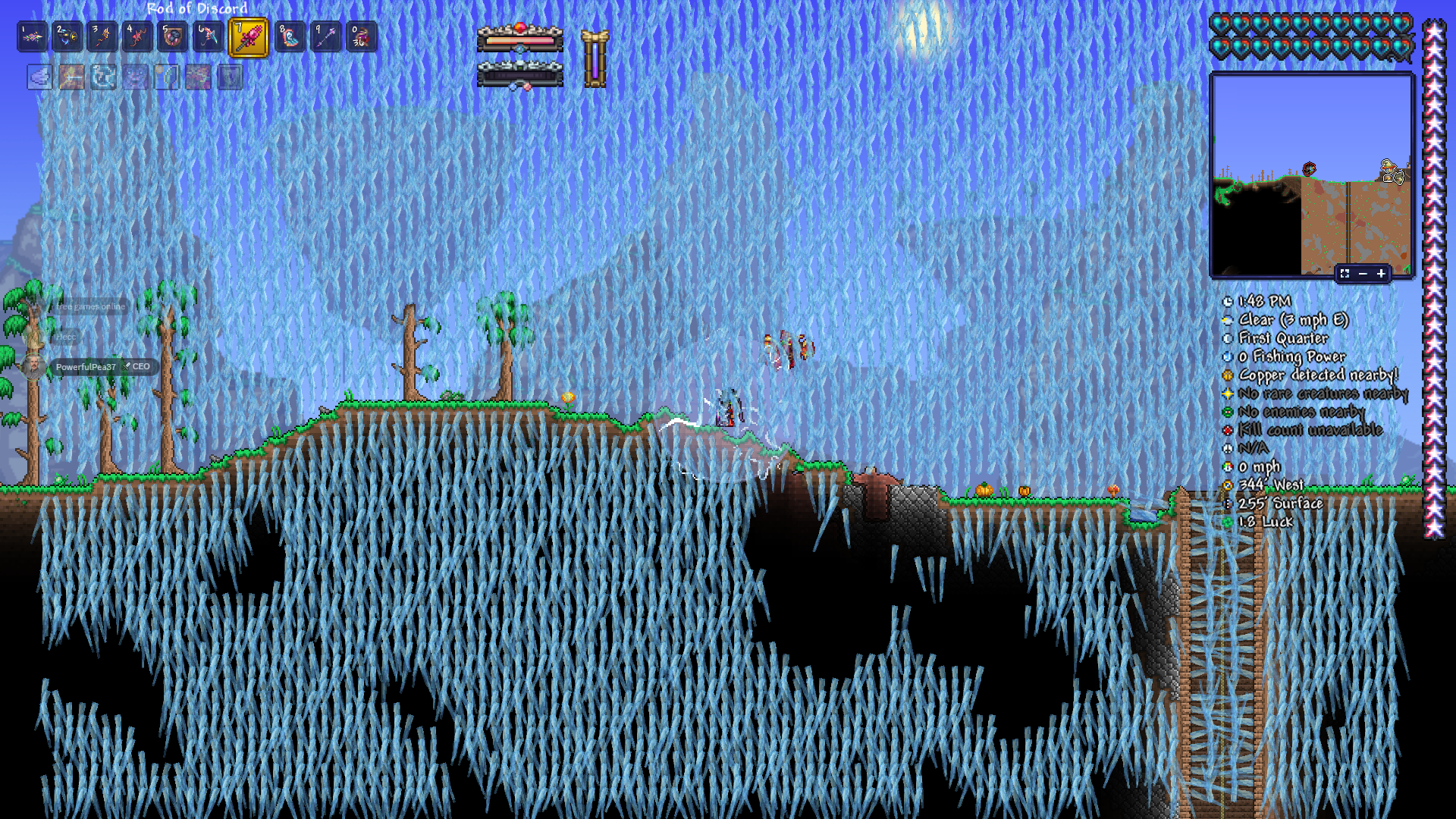1456x819 pixels.
Task: Click the minimap zoom-out minus button
Action: [x=1363, y=274]
